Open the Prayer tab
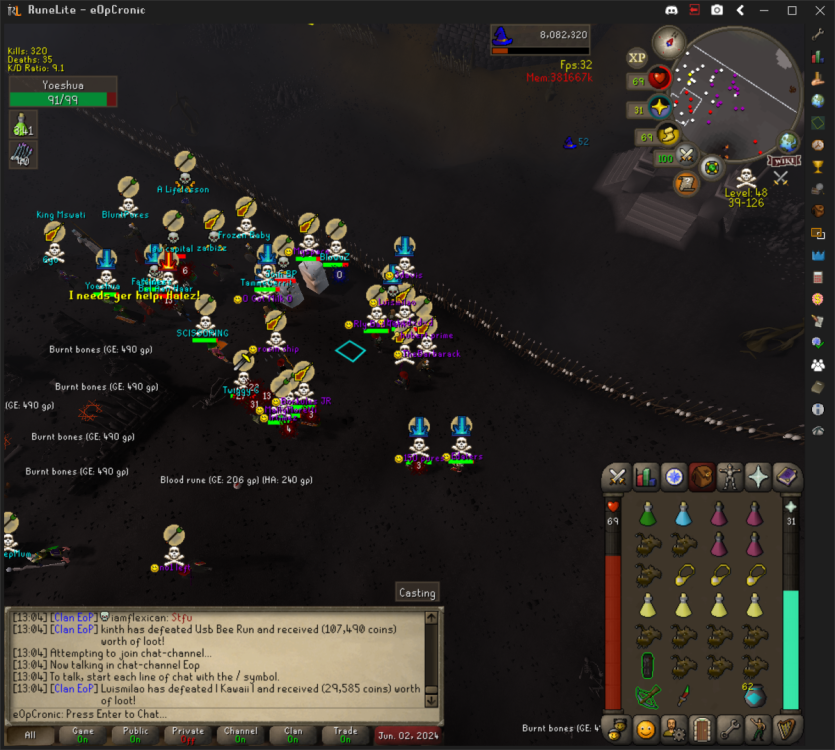Viewport: 835px width, 750px height. (759, 477)
